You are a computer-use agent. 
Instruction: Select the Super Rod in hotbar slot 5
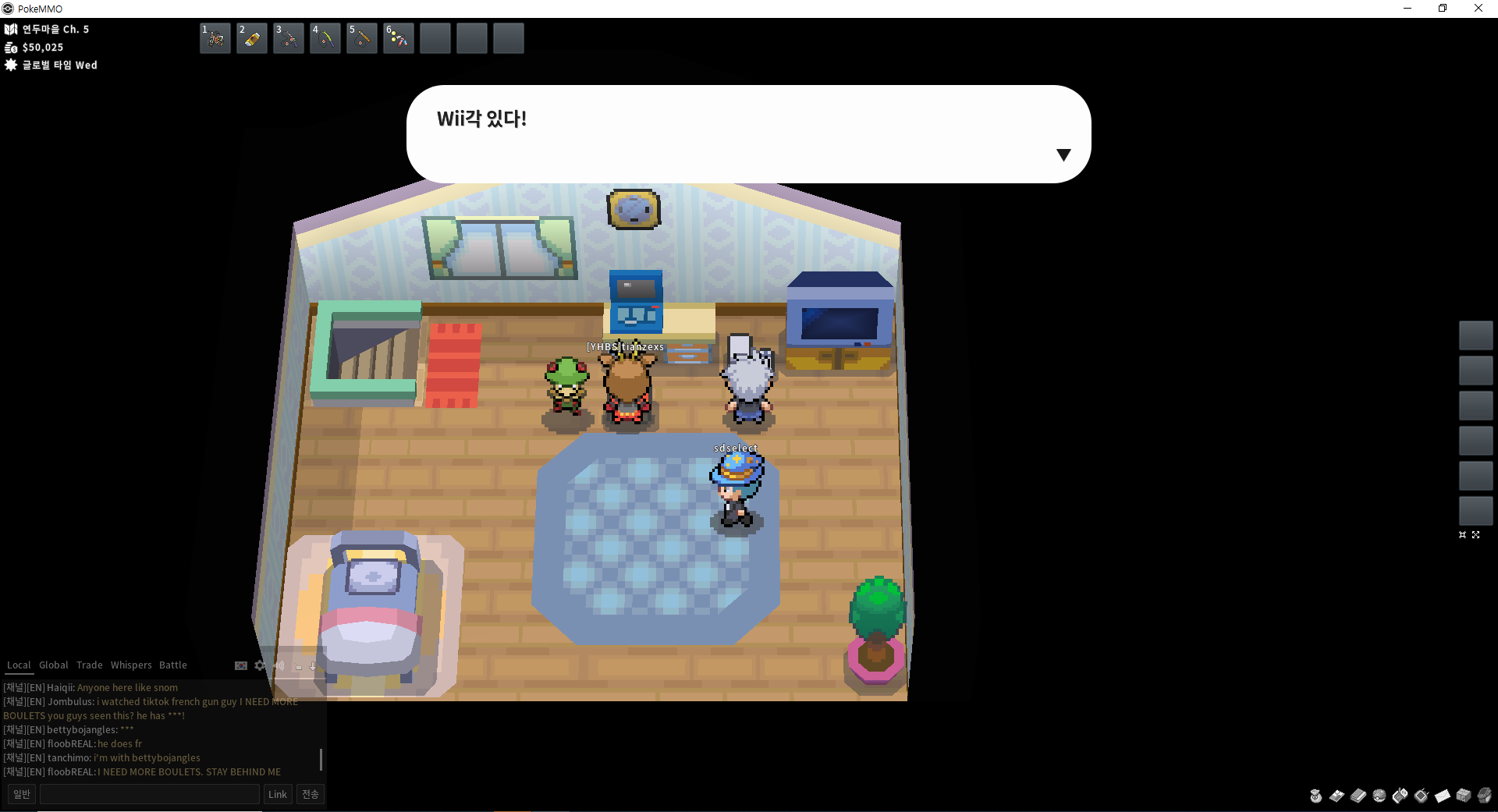[x=362, y=38]
